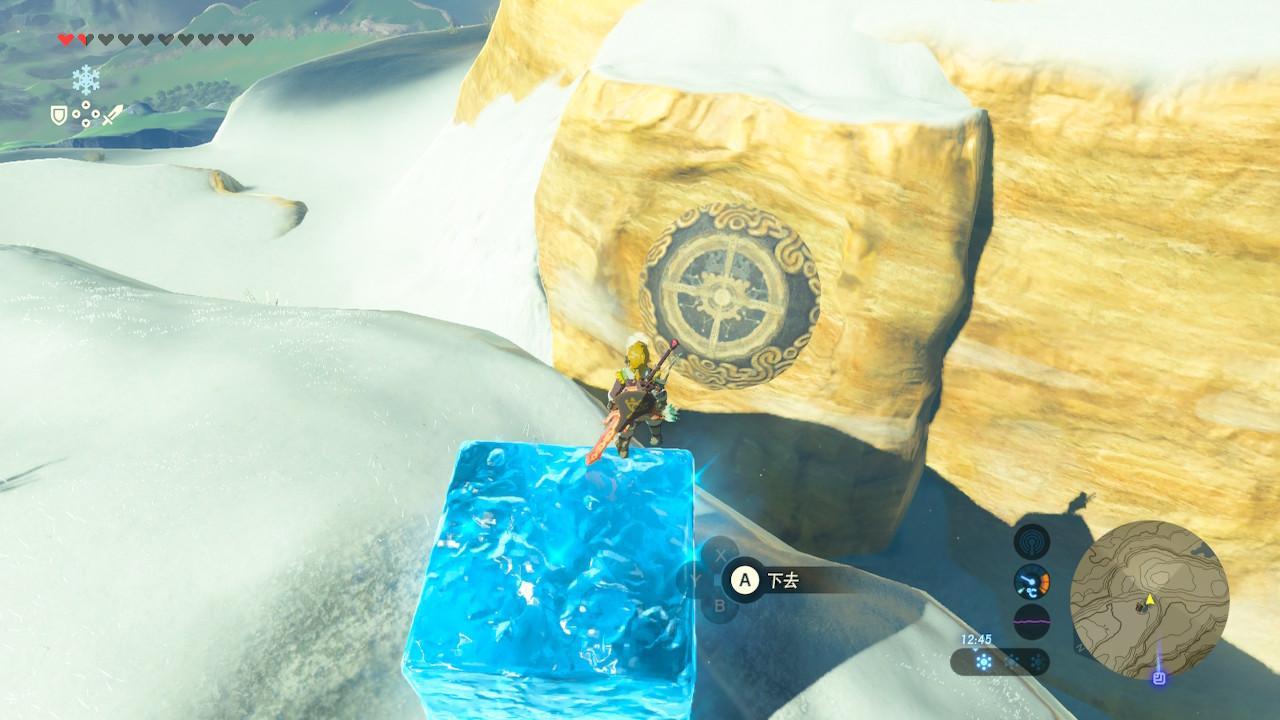Click the blue shrine marker on the minimap
The width and height of the screenshot is (1280, 720).
coord(1158,677)
